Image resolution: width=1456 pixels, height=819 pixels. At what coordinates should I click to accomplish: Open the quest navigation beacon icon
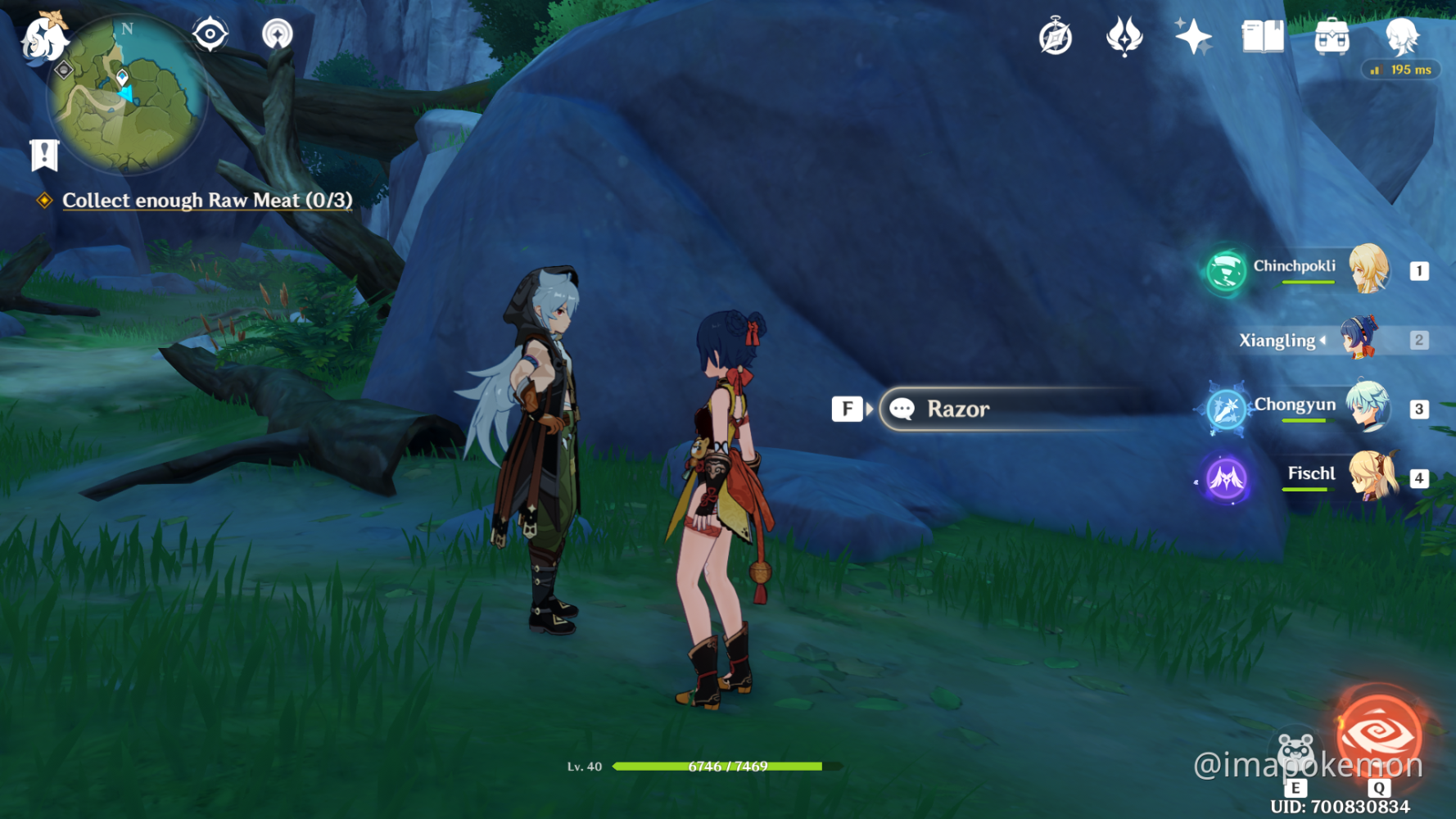pyautogui.click(x=277, y=34)
